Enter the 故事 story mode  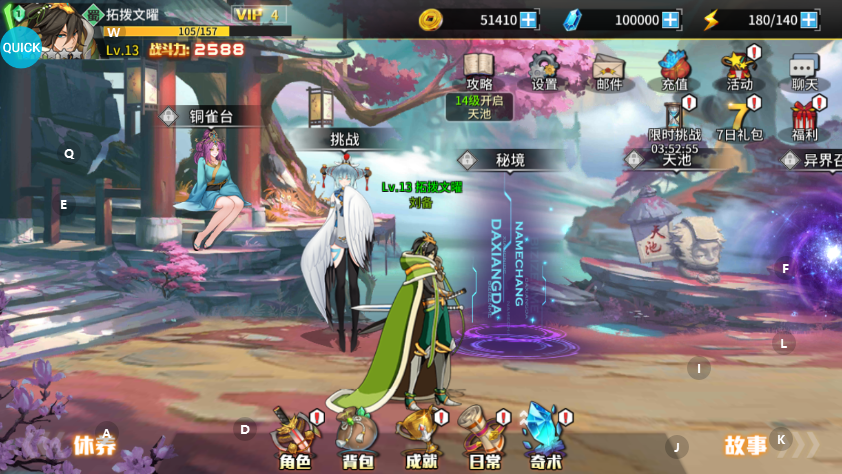coord(747,445)
